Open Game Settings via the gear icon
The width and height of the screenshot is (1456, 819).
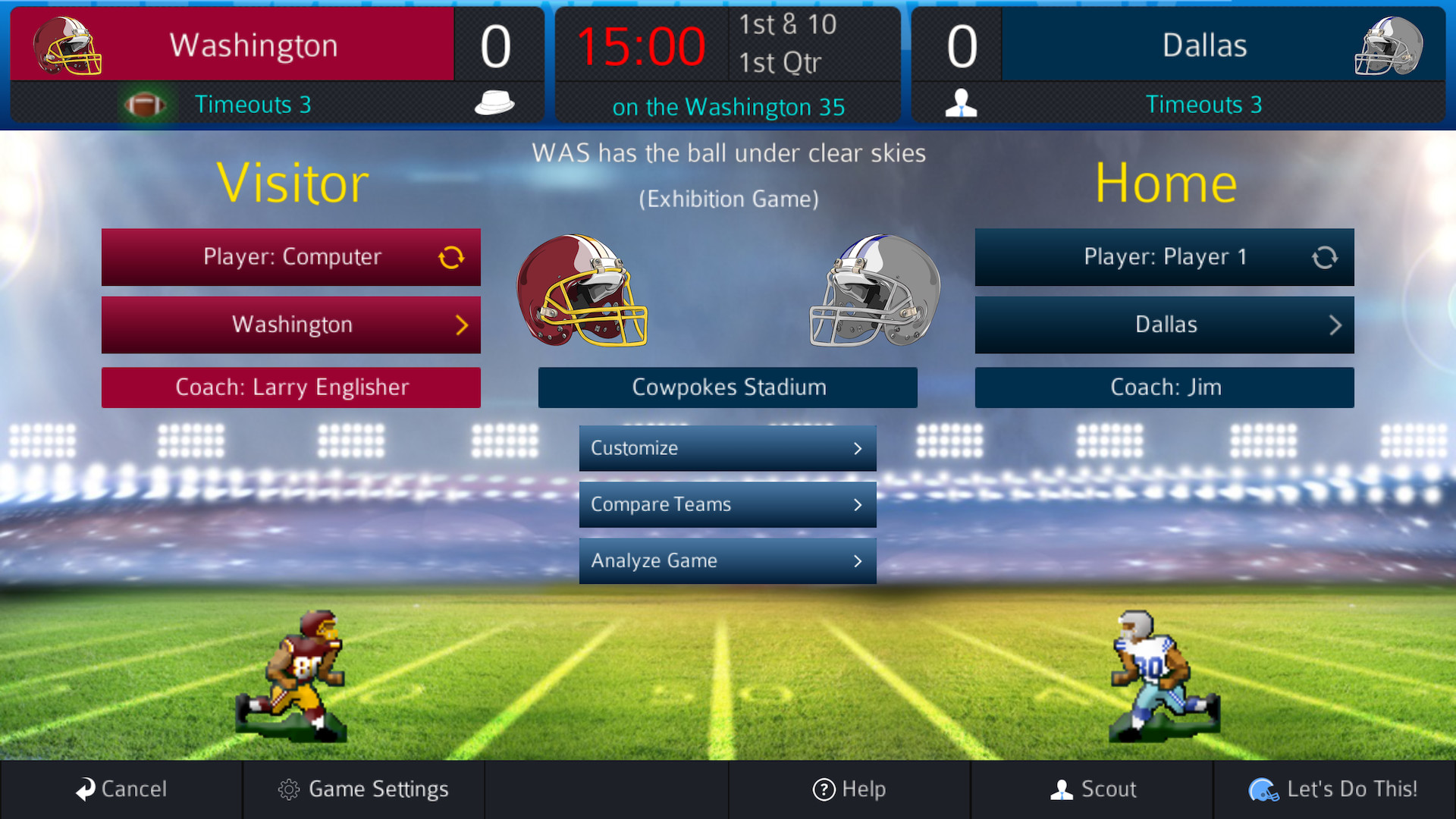click(288, 789)
